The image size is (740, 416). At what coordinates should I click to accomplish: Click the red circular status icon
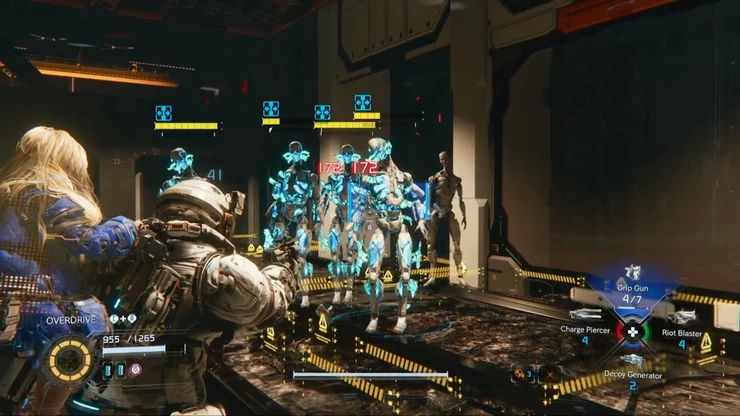[136, 369]
